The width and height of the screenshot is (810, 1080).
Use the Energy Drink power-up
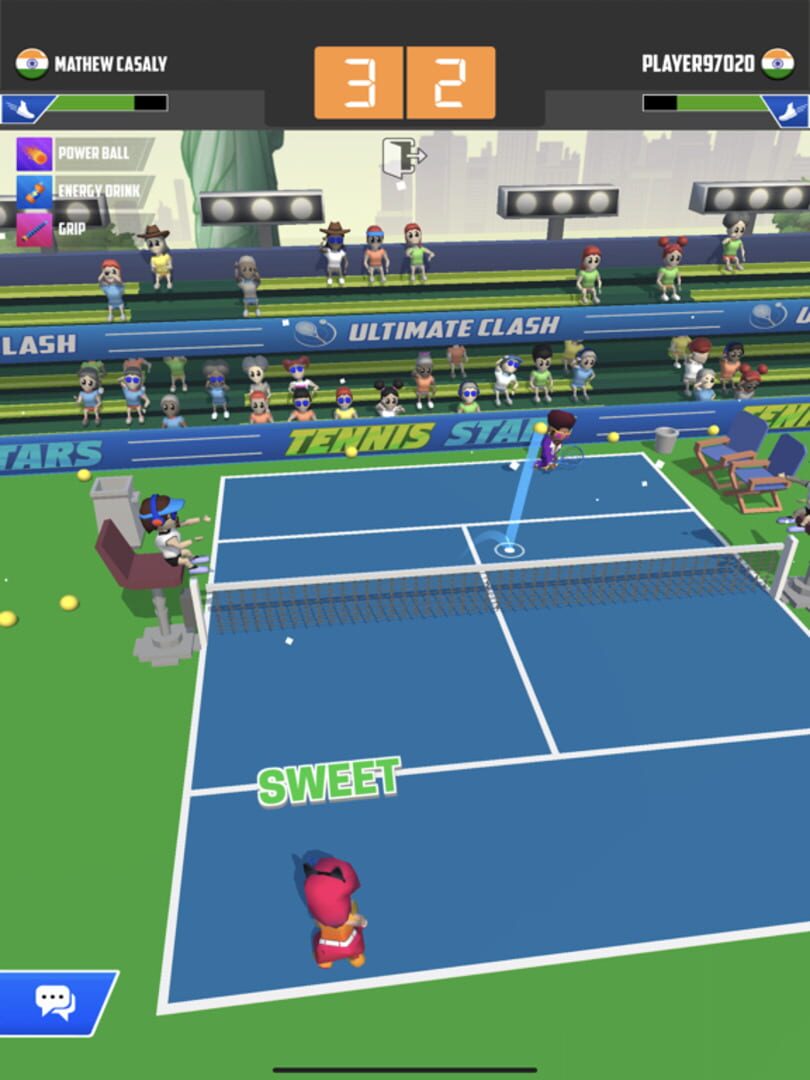[35, 192]
